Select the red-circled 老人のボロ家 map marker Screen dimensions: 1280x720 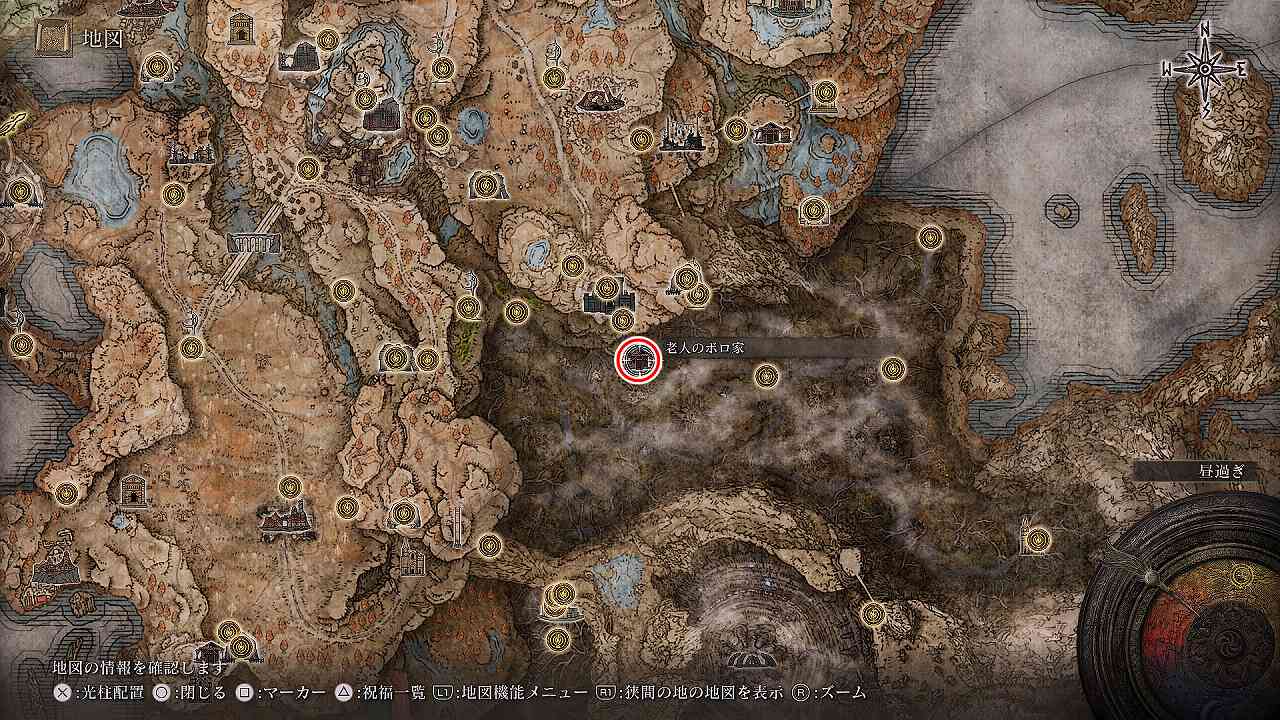(x=637, y=360)
